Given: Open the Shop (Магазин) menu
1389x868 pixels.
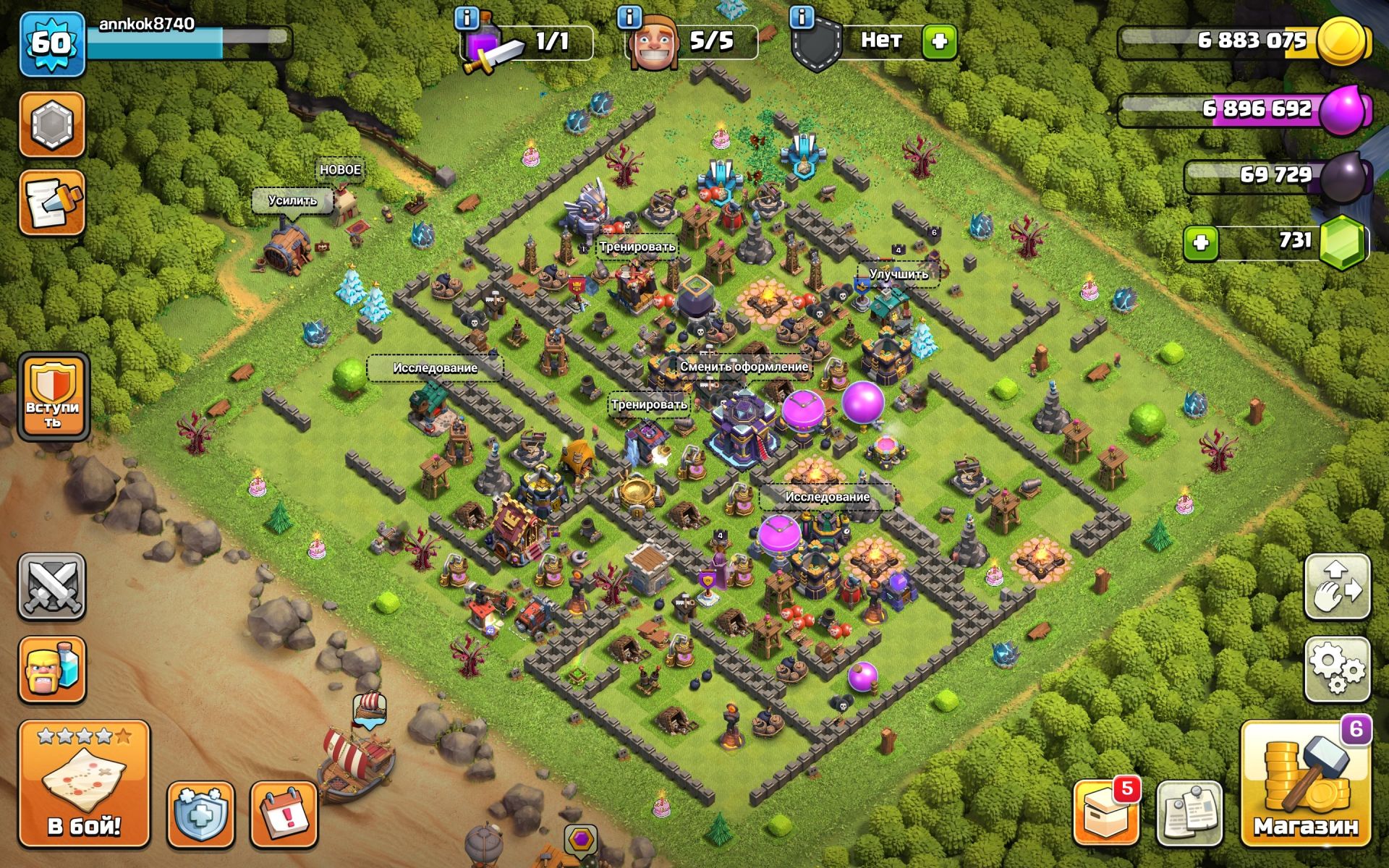Looking at the screenshot, I should pos(1305,785).
